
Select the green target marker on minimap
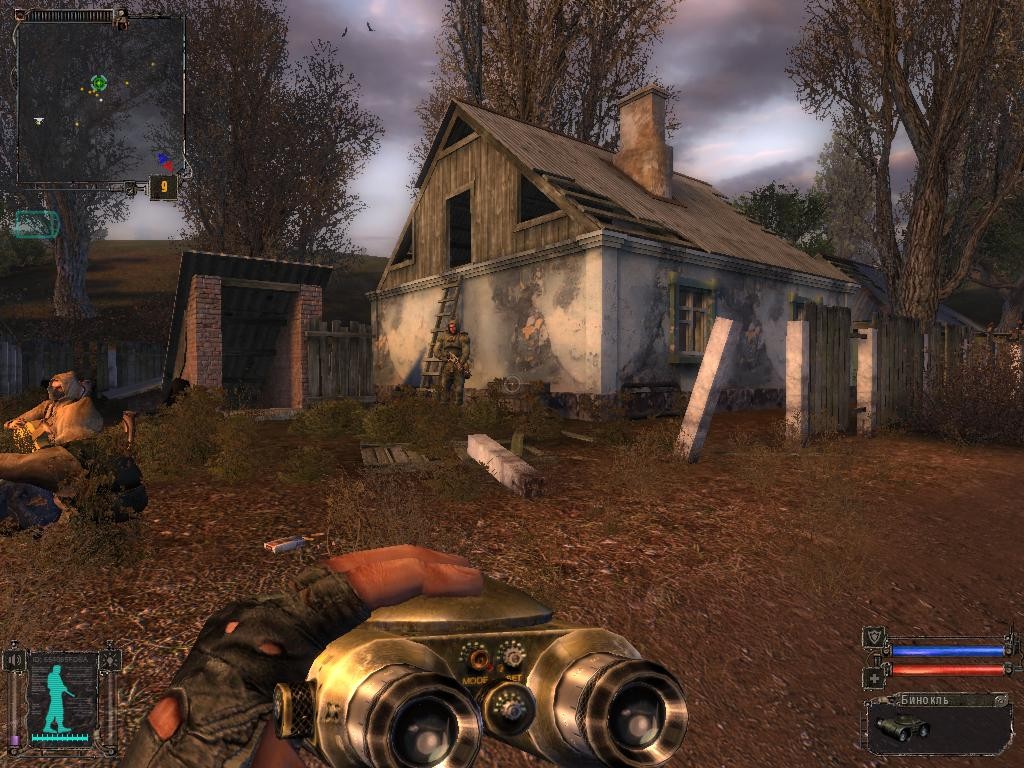[99, 83]
